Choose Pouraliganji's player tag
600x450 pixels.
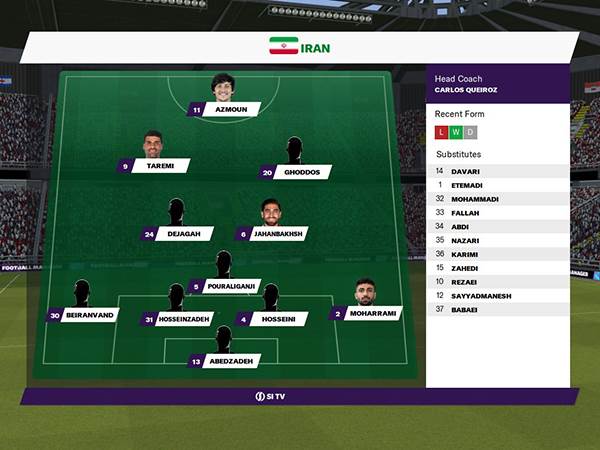click(225, 286)
